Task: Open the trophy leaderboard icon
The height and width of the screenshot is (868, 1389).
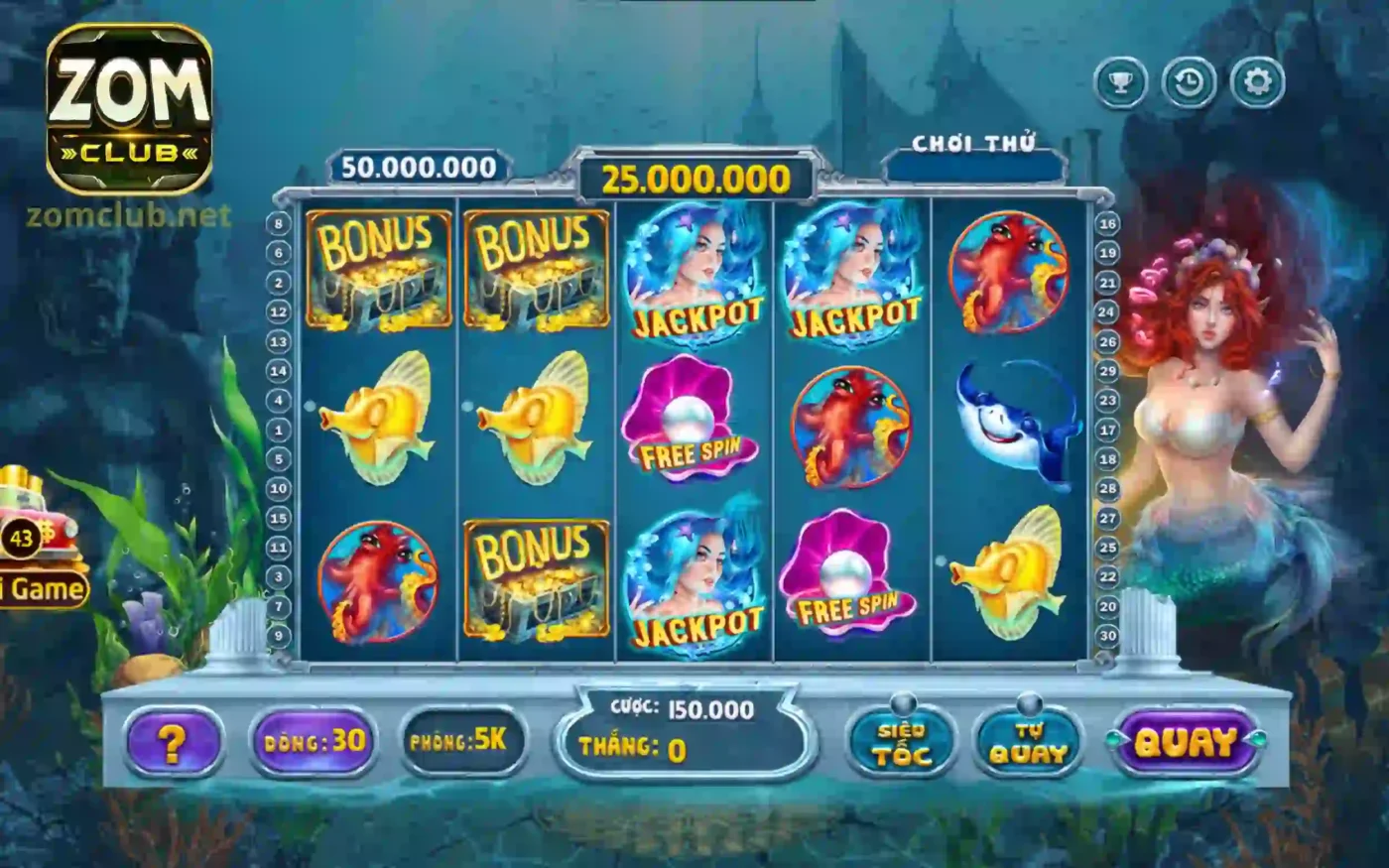Action: (1121, 83)
